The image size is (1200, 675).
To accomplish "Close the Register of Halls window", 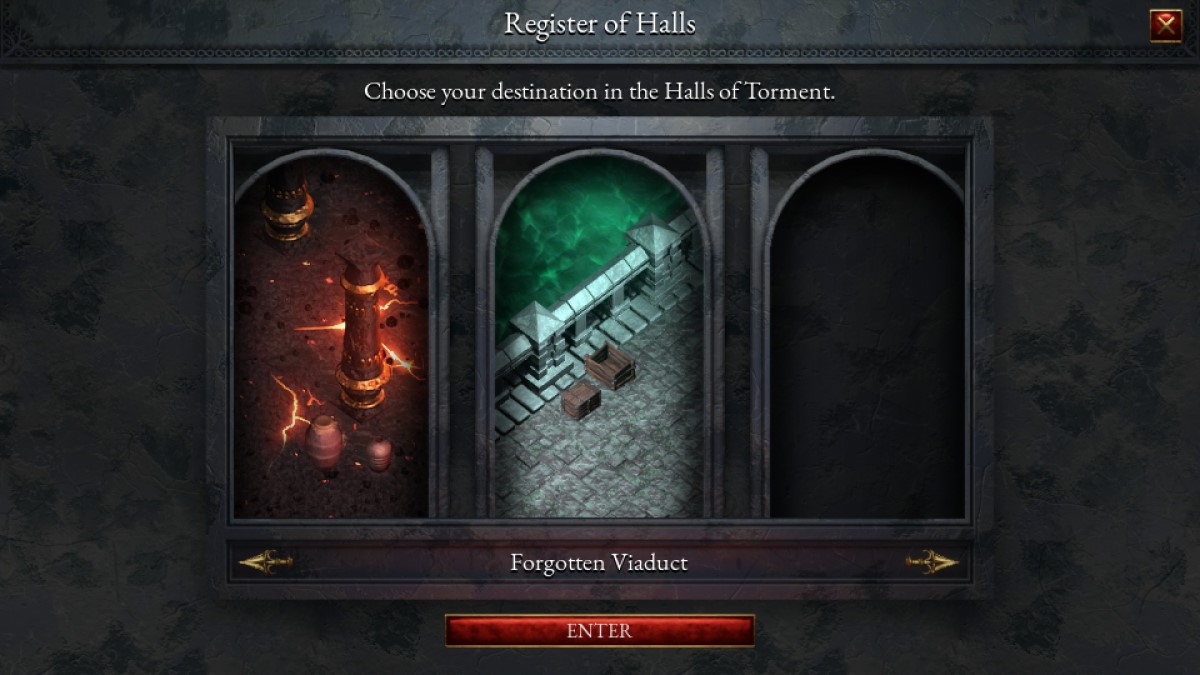I will [x=1166, y=25].
